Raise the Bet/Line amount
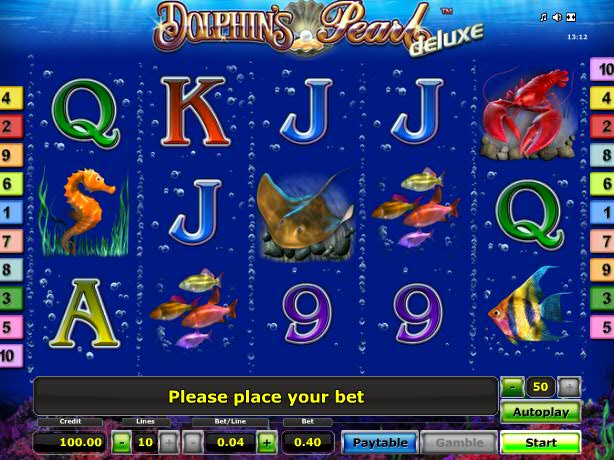This screenshot has width=614, height=460. (267, 441)
